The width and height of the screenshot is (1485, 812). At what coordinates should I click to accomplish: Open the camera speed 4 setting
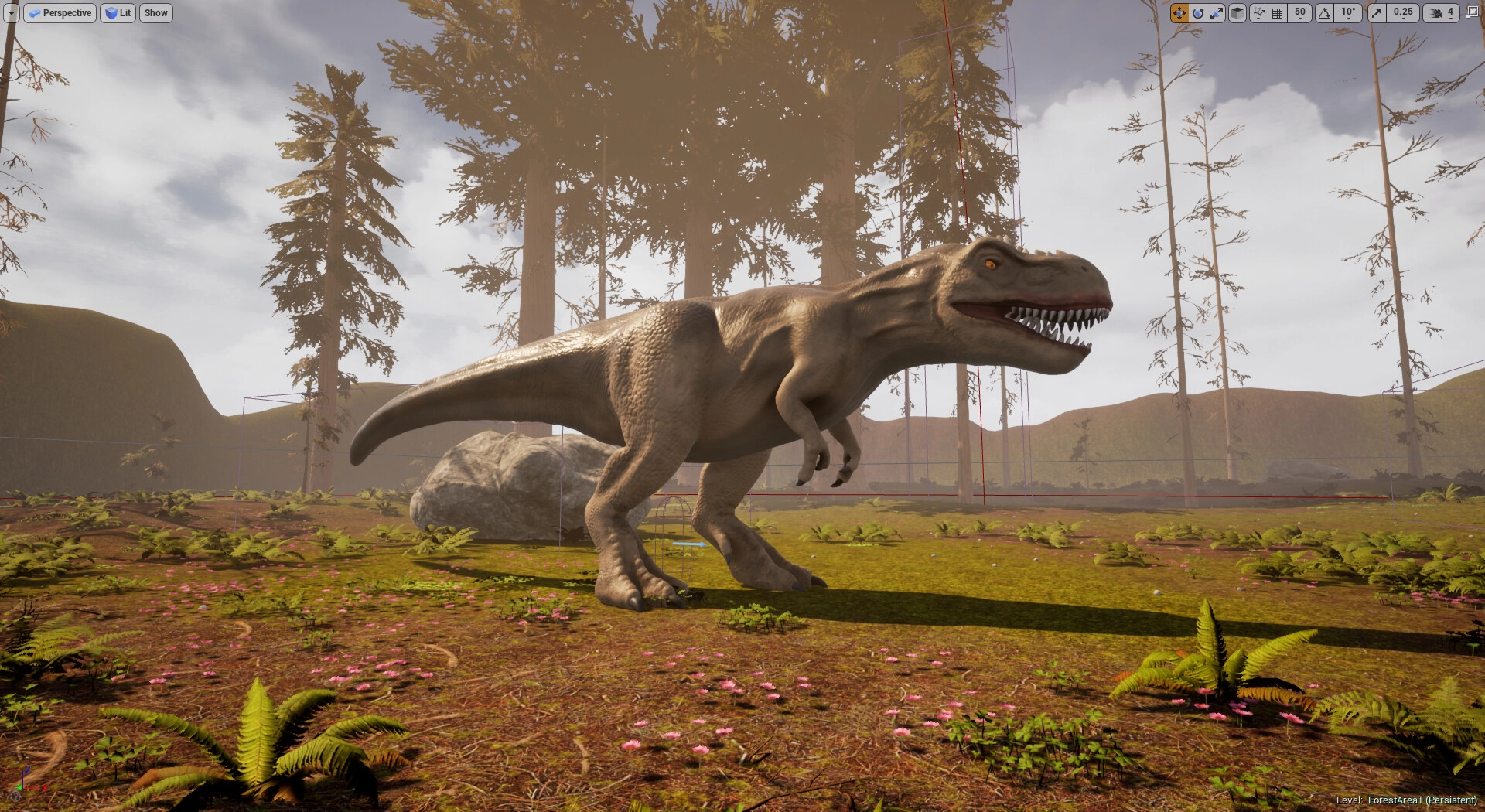tap(1442, 13)
